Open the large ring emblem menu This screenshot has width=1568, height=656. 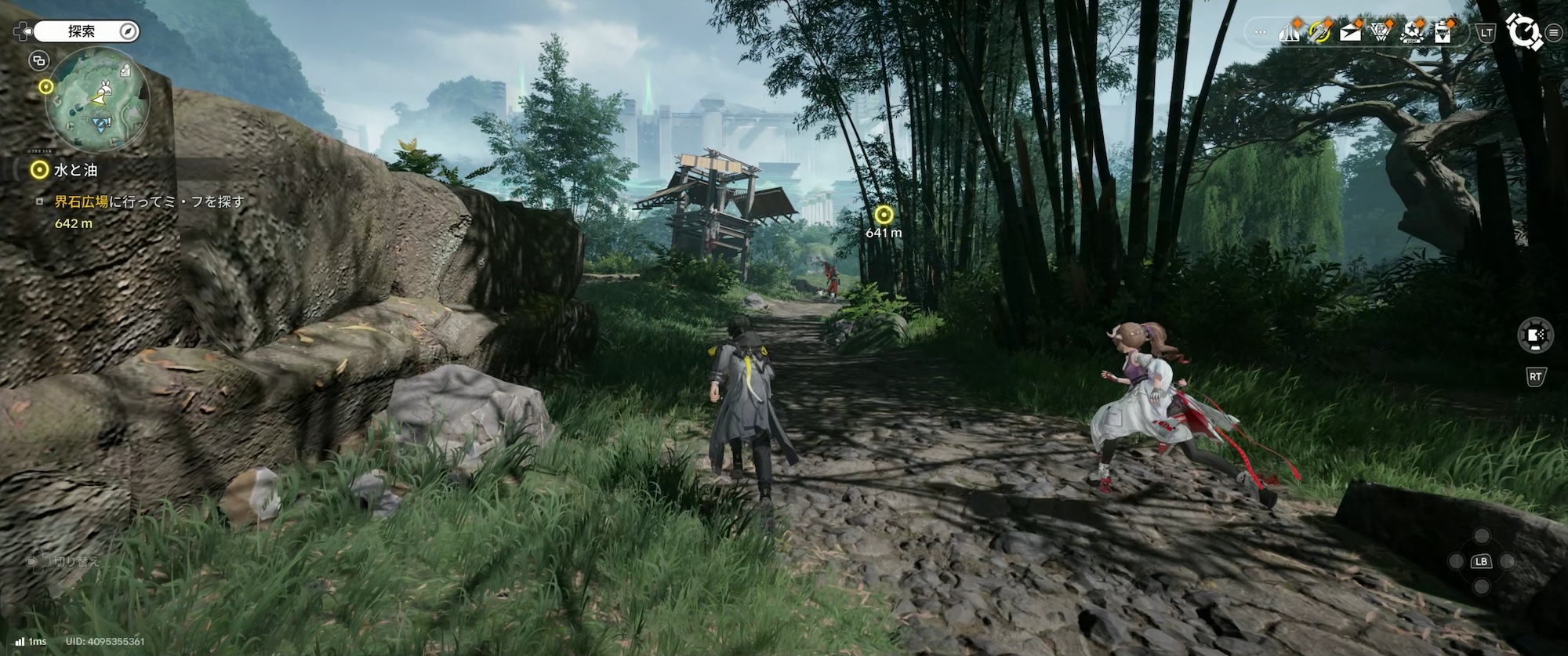point(1523,32)
